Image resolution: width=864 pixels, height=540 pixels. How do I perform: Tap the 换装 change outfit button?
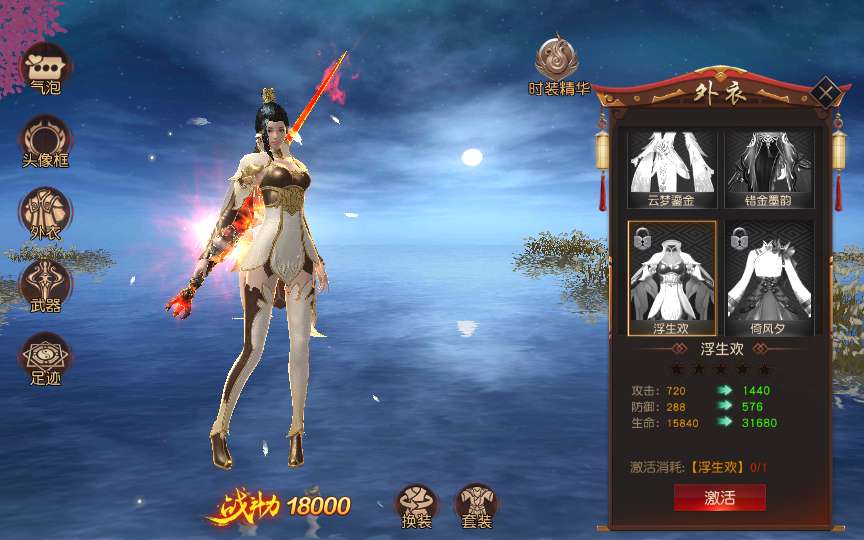(416, 504)
